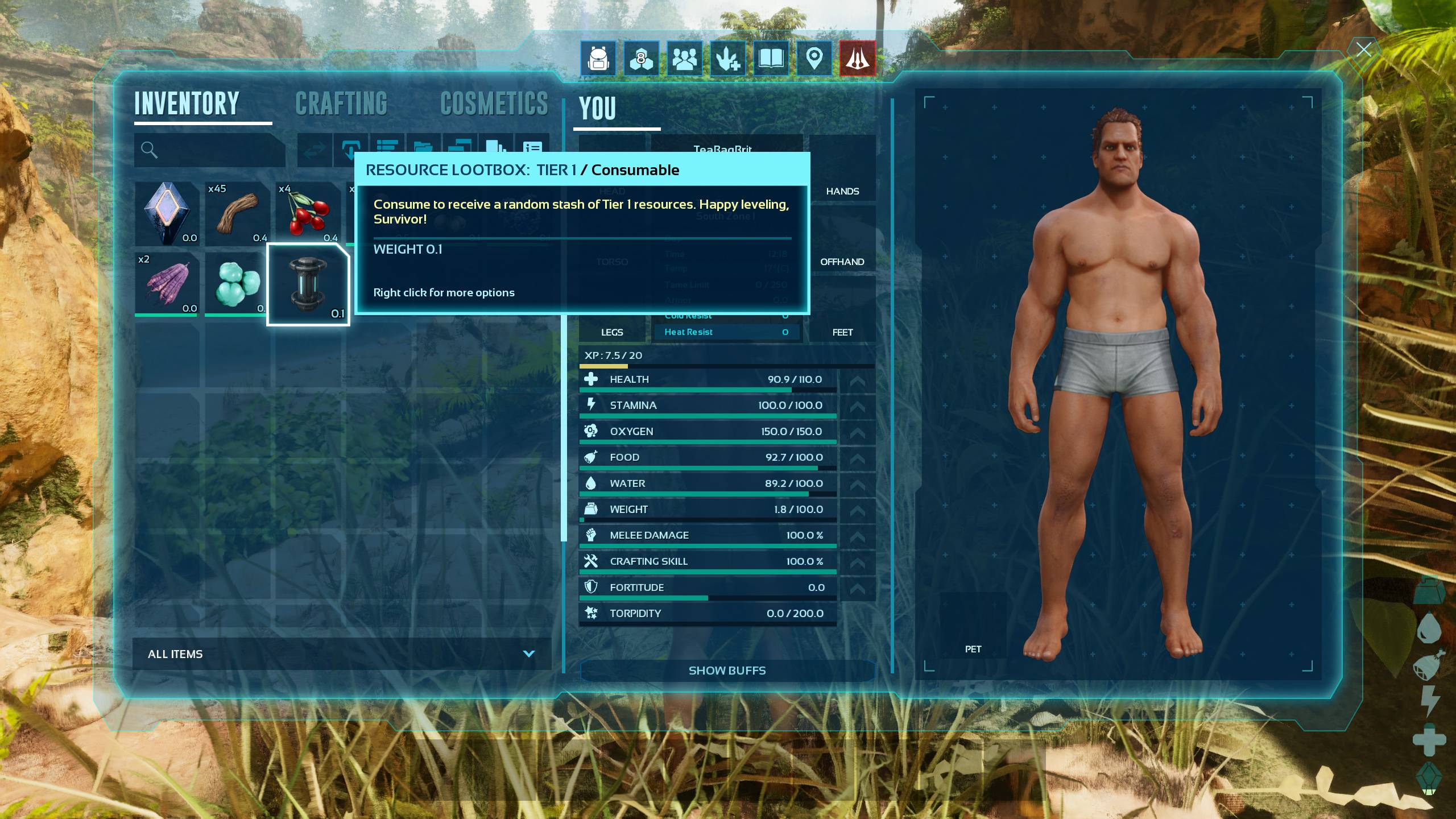Open the tribe members group icon
Image resolution: width=1456 pixels, height=819 pixels.
pyautogui.click(x=684, y=58)
